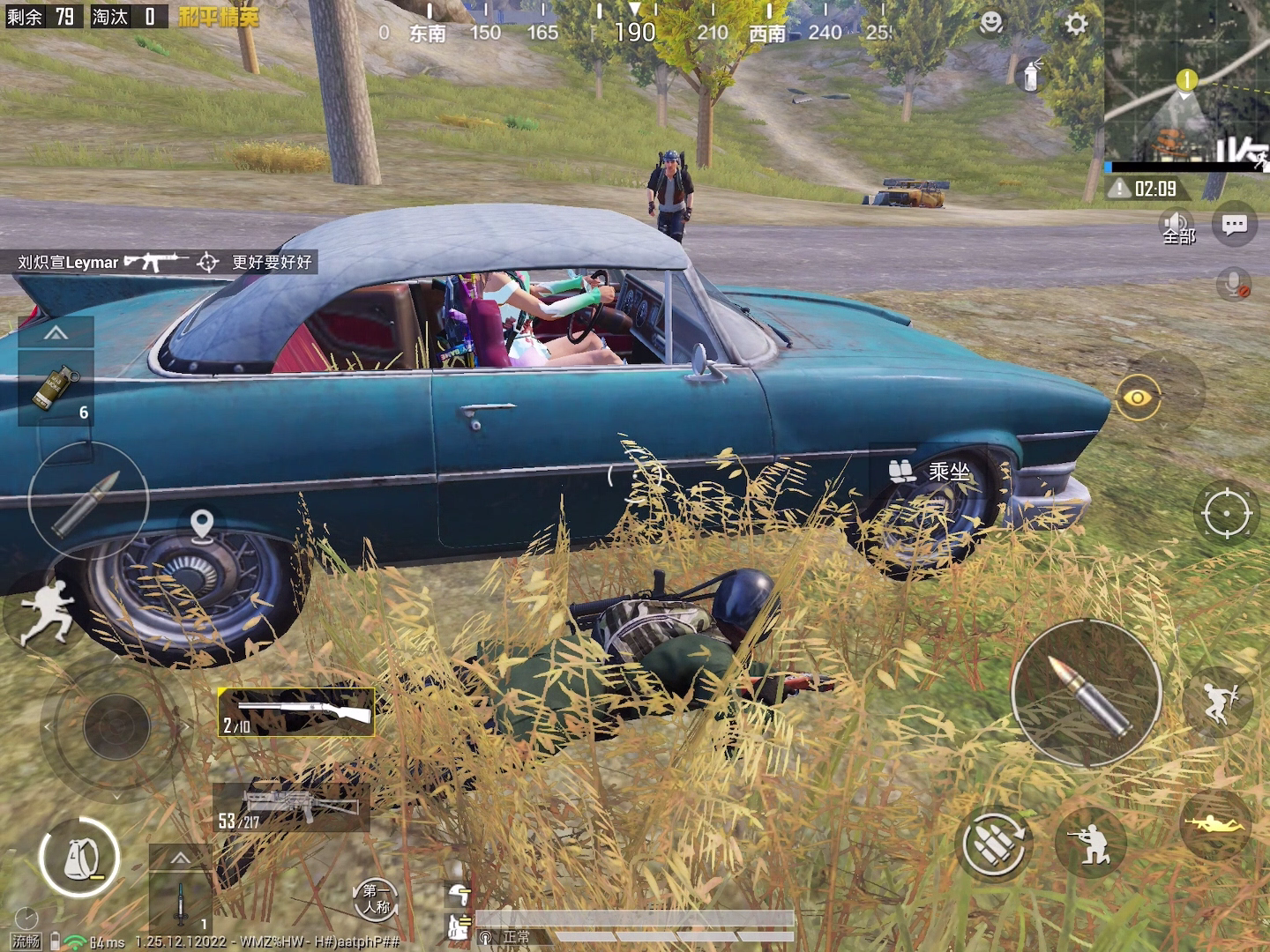The image size is (1270, 952).
Task: Open the quick chat message bubble
Action: click(1234, 226)
